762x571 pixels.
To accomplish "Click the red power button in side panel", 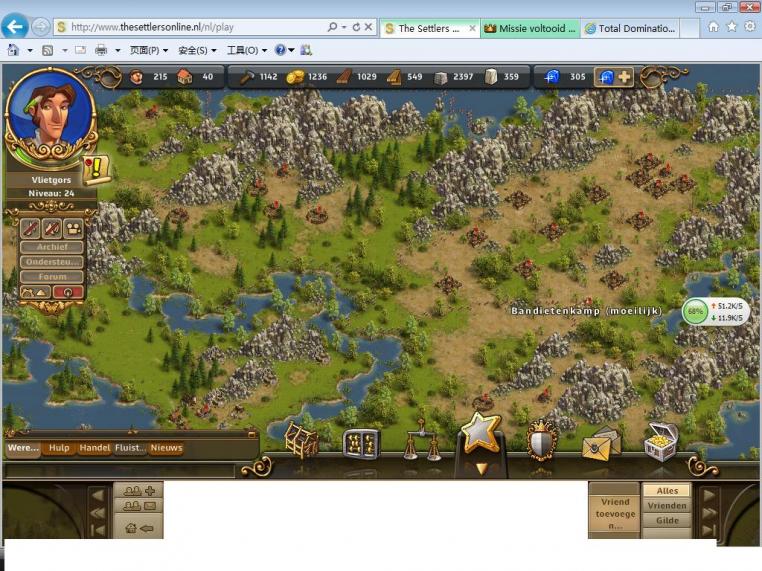I will tap(68, 292).
